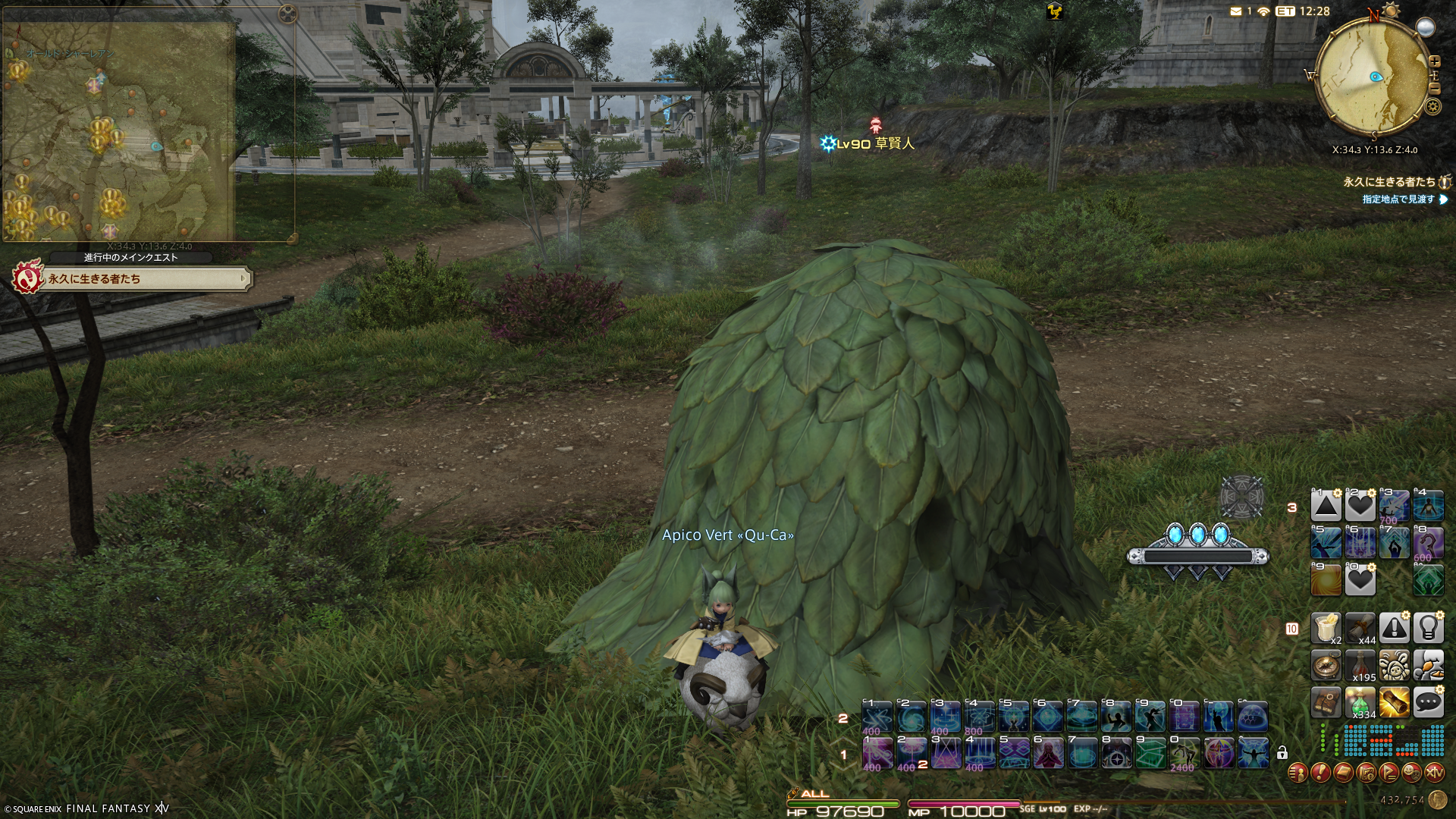Zoom in the minimap with the plus button
Viewport: 1456px width, 819px height.
click(1434, 61)
